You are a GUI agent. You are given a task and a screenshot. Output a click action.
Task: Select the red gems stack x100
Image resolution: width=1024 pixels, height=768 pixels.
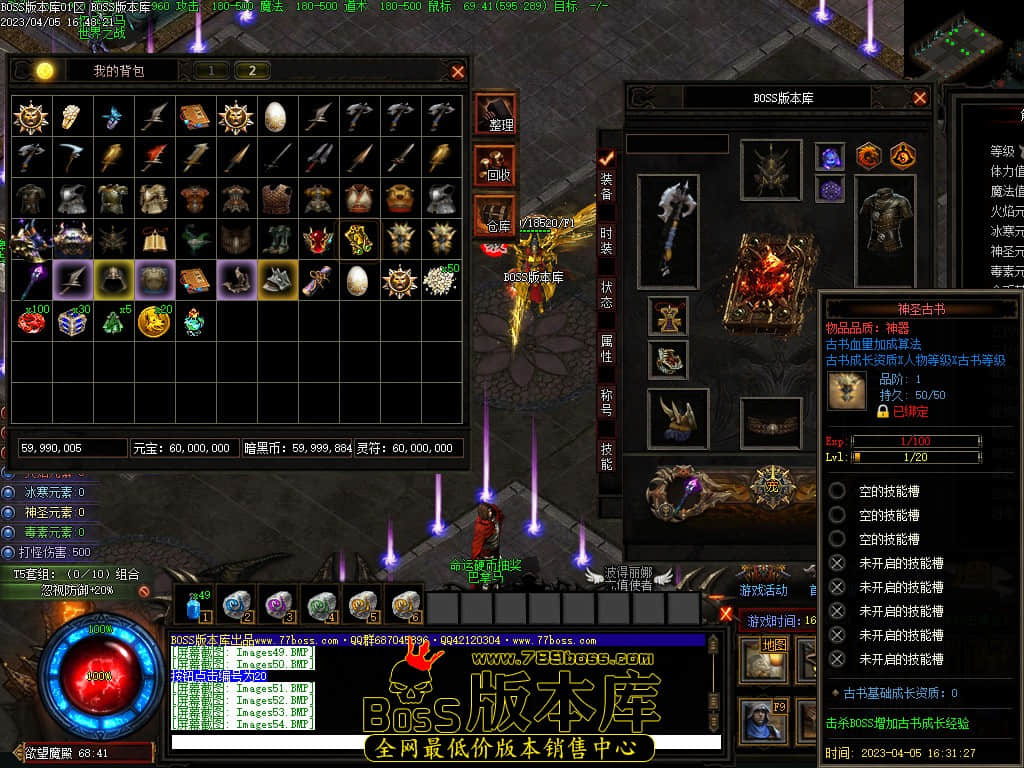click(x=31, y=322)
